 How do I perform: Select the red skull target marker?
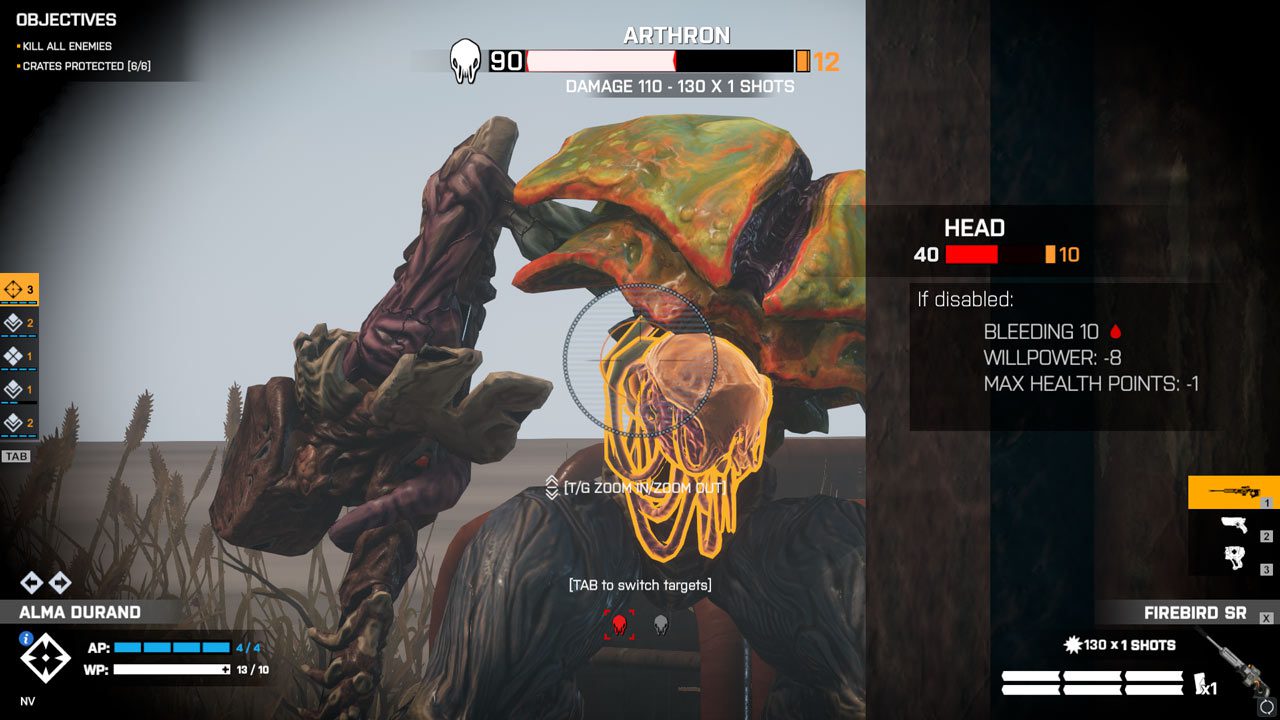[x=618, y=625]
